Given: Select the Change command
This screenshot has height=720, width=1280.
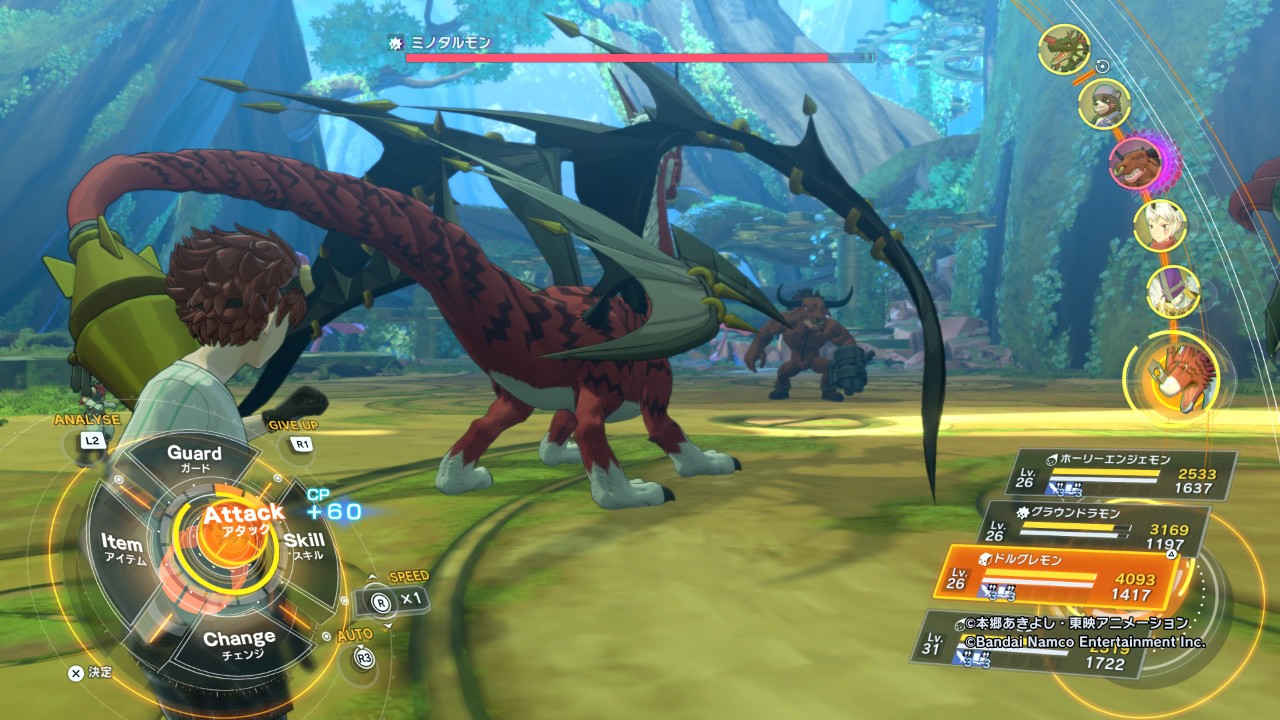Looking at the screenshot, I should point(239,641).
